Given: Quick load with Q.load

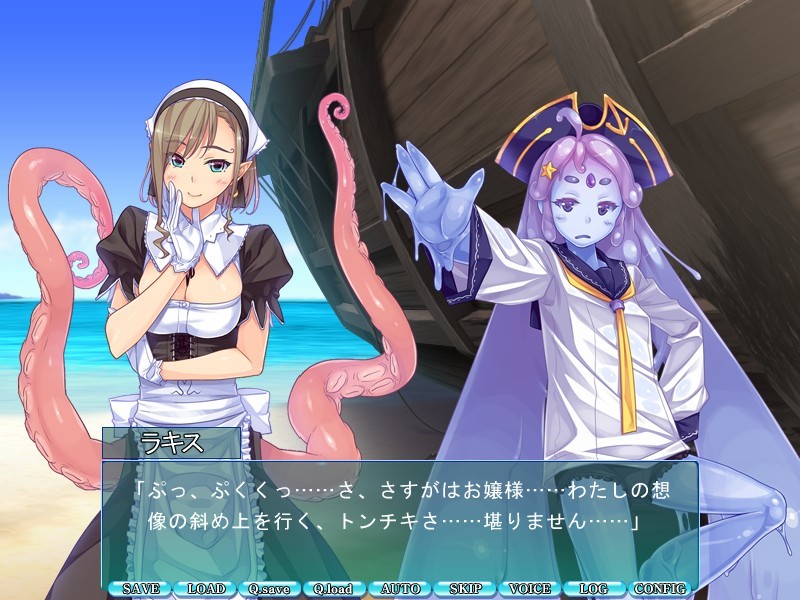Looking at the screenshot, I should coord(334,589).
